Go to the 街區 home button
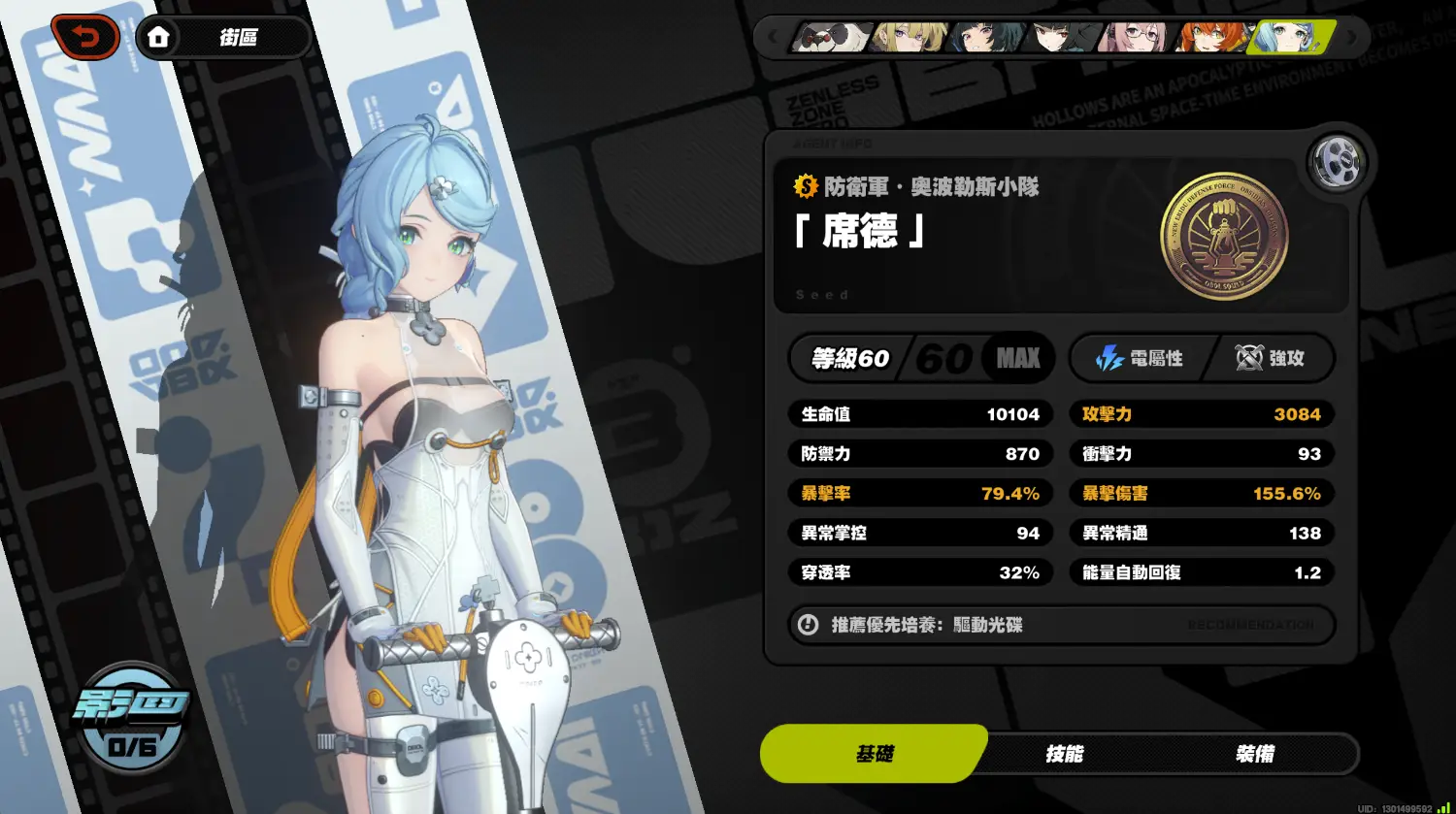This screenshot has width=1456, height=814. pyautogui.click(x=224, y=38)
